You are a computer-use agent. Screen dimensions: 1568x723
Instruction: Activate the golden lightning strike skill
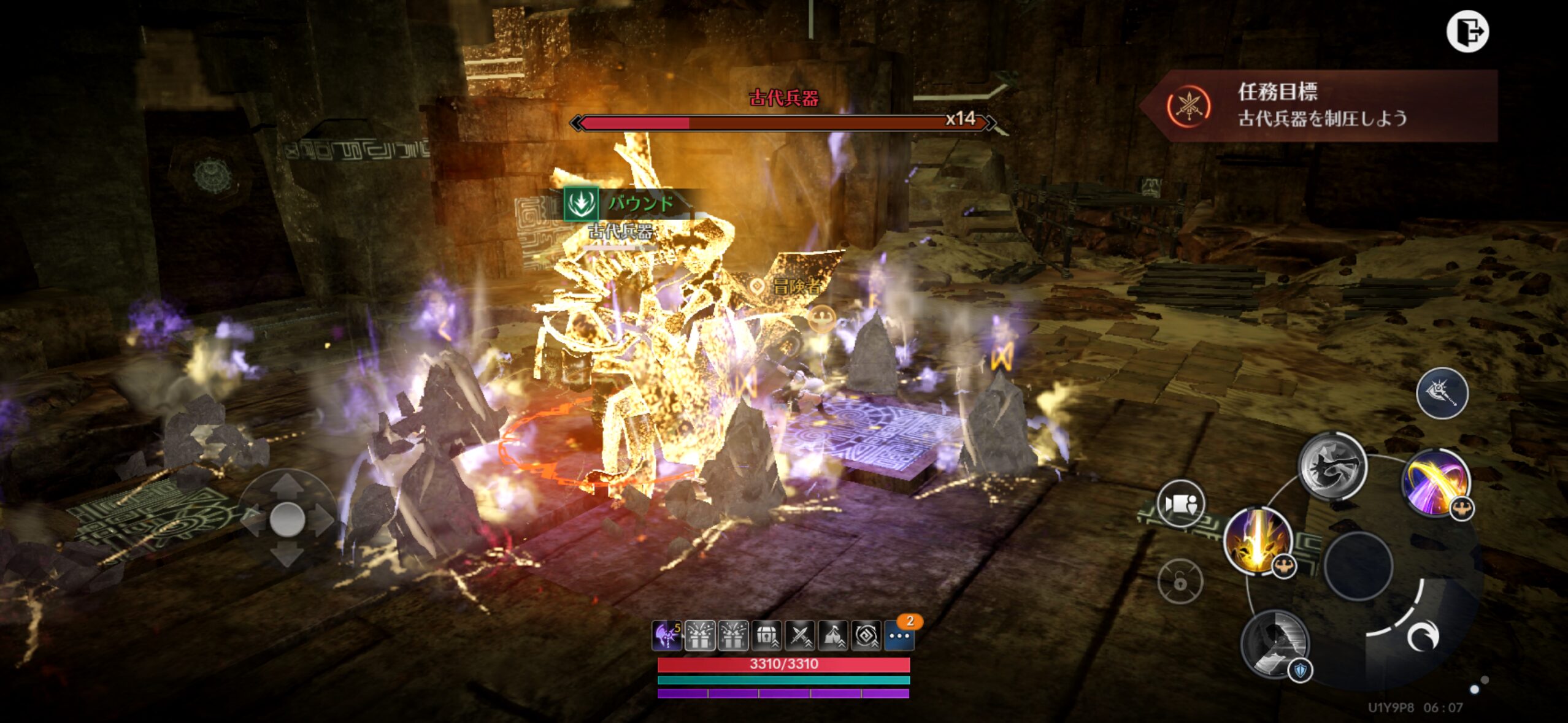point(1257,540)
